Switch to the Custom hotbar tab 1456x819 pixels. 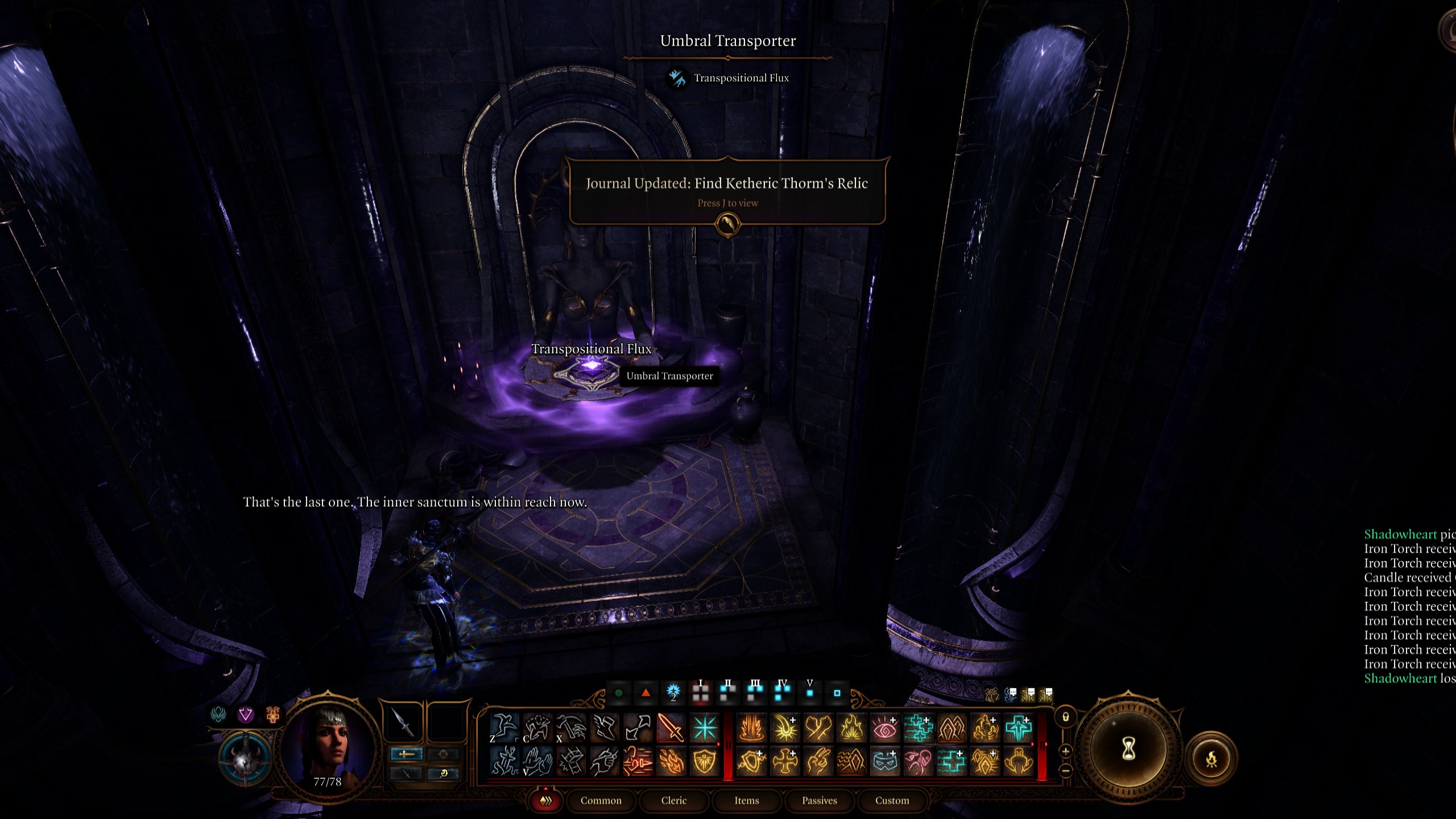[892, 801]
